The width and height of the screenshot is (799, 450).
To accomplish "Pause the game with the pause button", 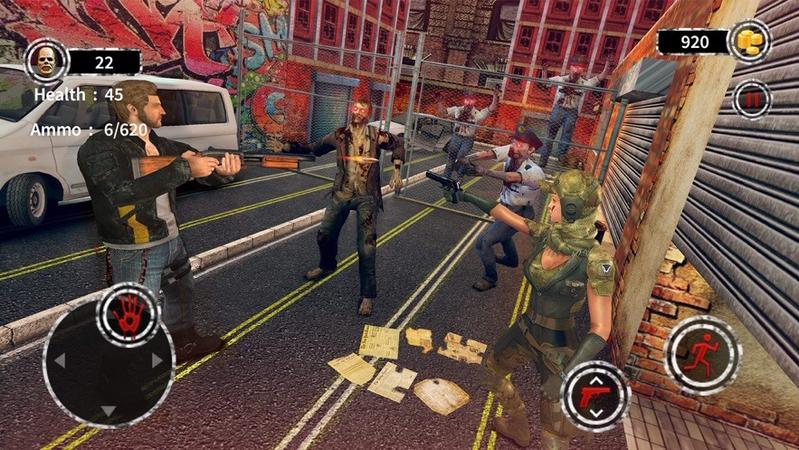I will coord(751,99).
